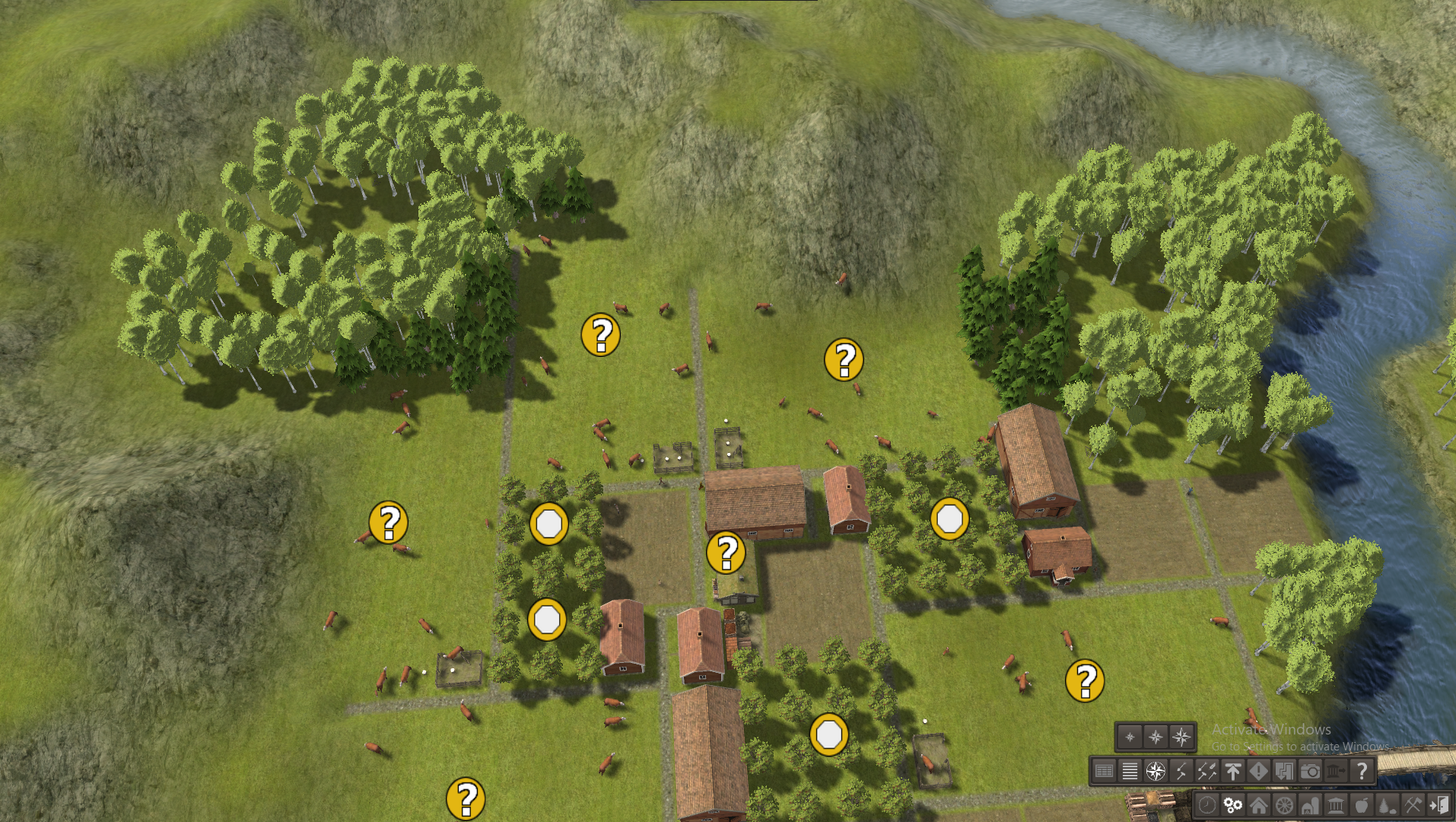Show the warning diamond exclamation icon

(1259, 772)
